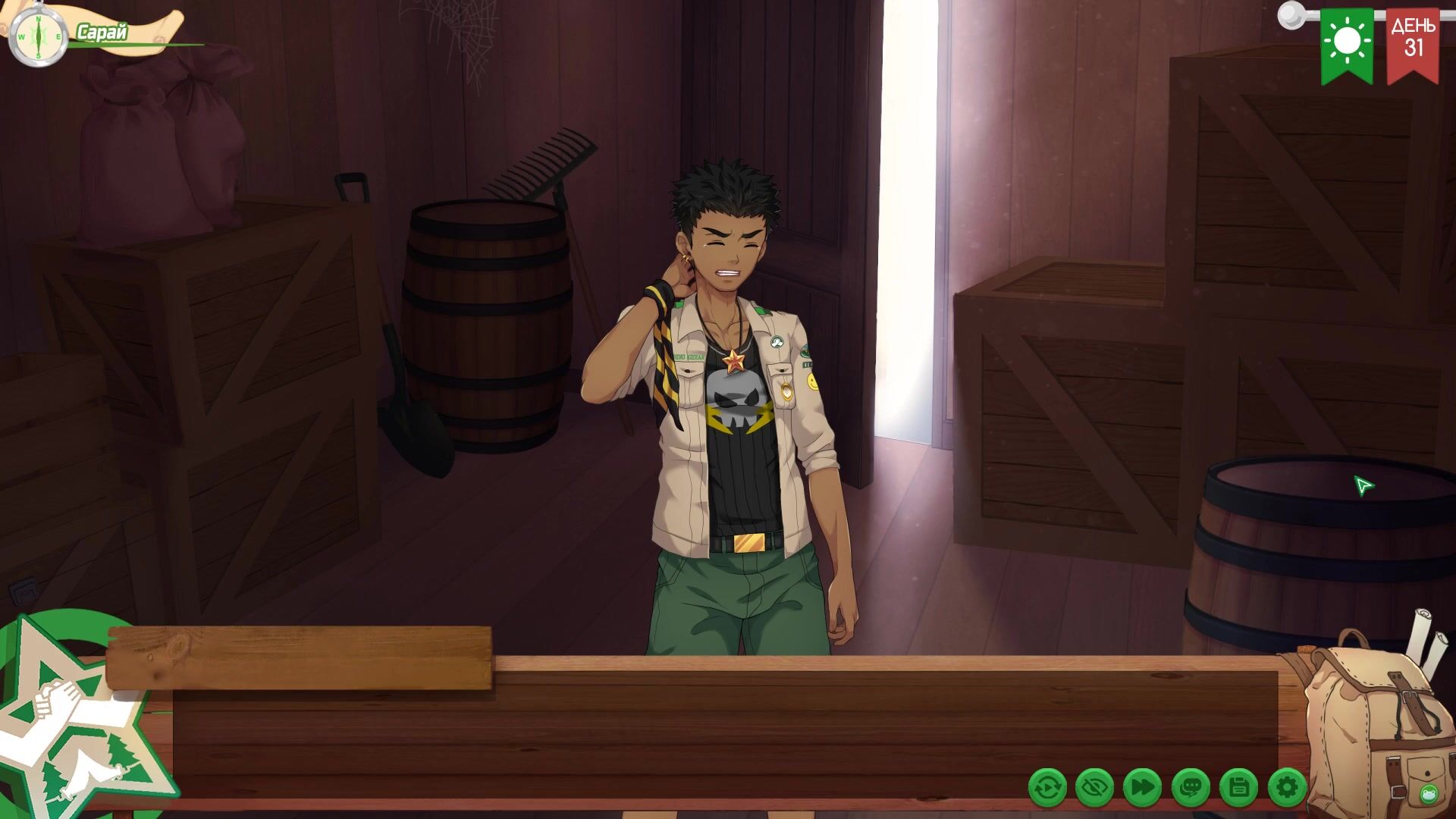Toggle auto-play dialogue mode
Screen dimensions: 1456x819
[x=1047, y=788]
